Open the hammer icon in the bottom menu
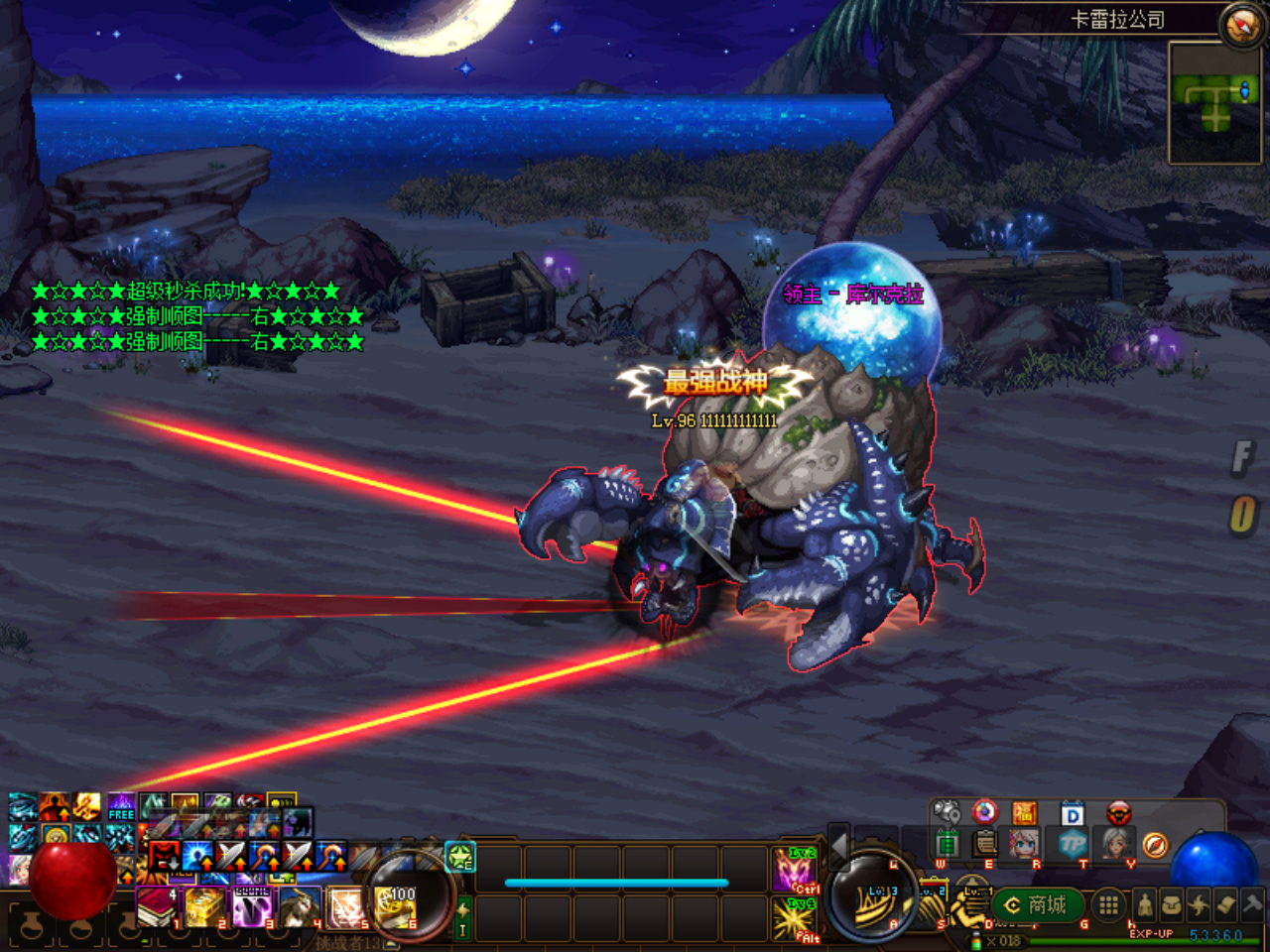 [1251, 904]
